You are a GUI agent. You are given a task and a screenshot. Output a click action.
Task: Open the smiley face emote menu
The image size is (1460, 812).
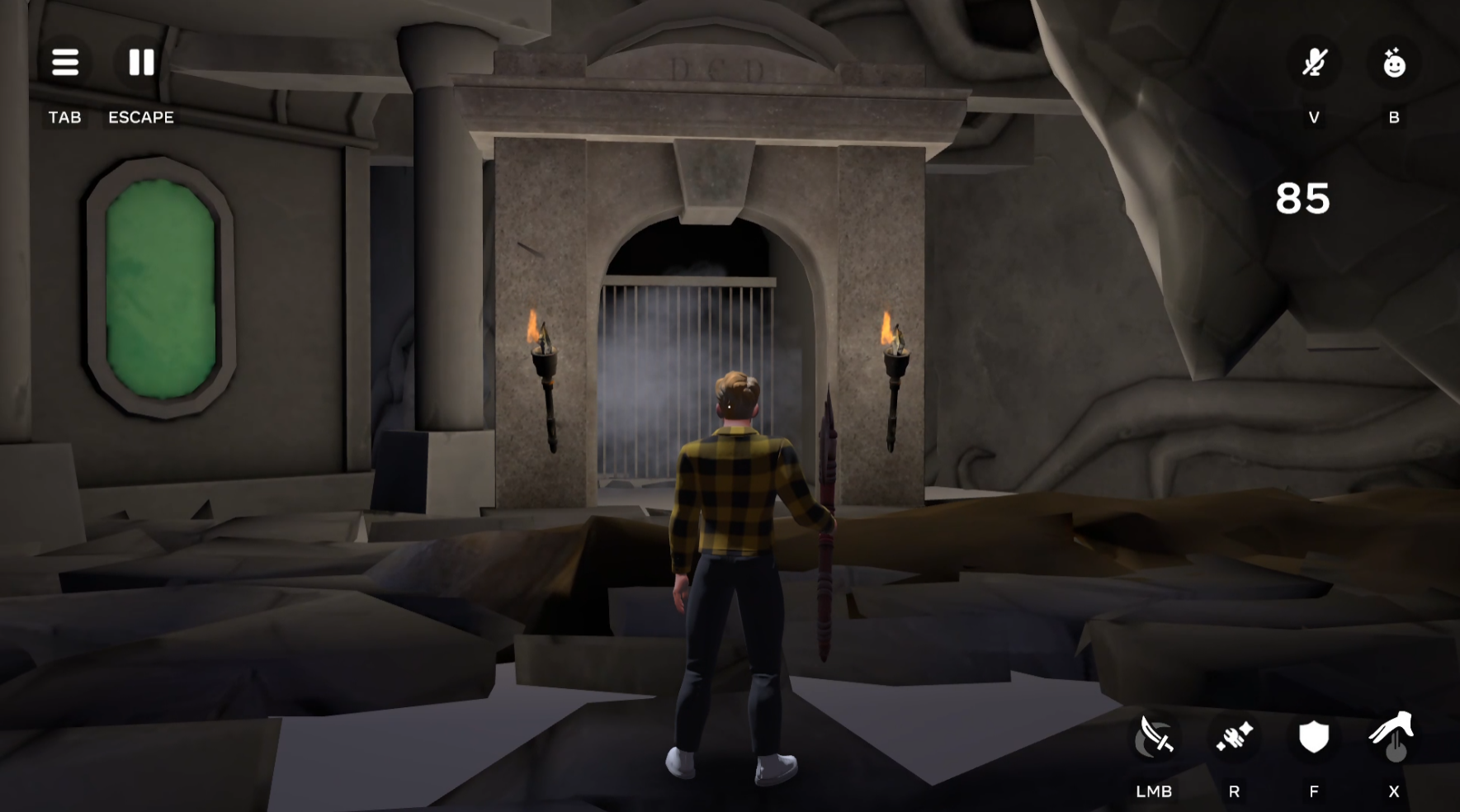pyautogui.click(x=1394, y=63)
